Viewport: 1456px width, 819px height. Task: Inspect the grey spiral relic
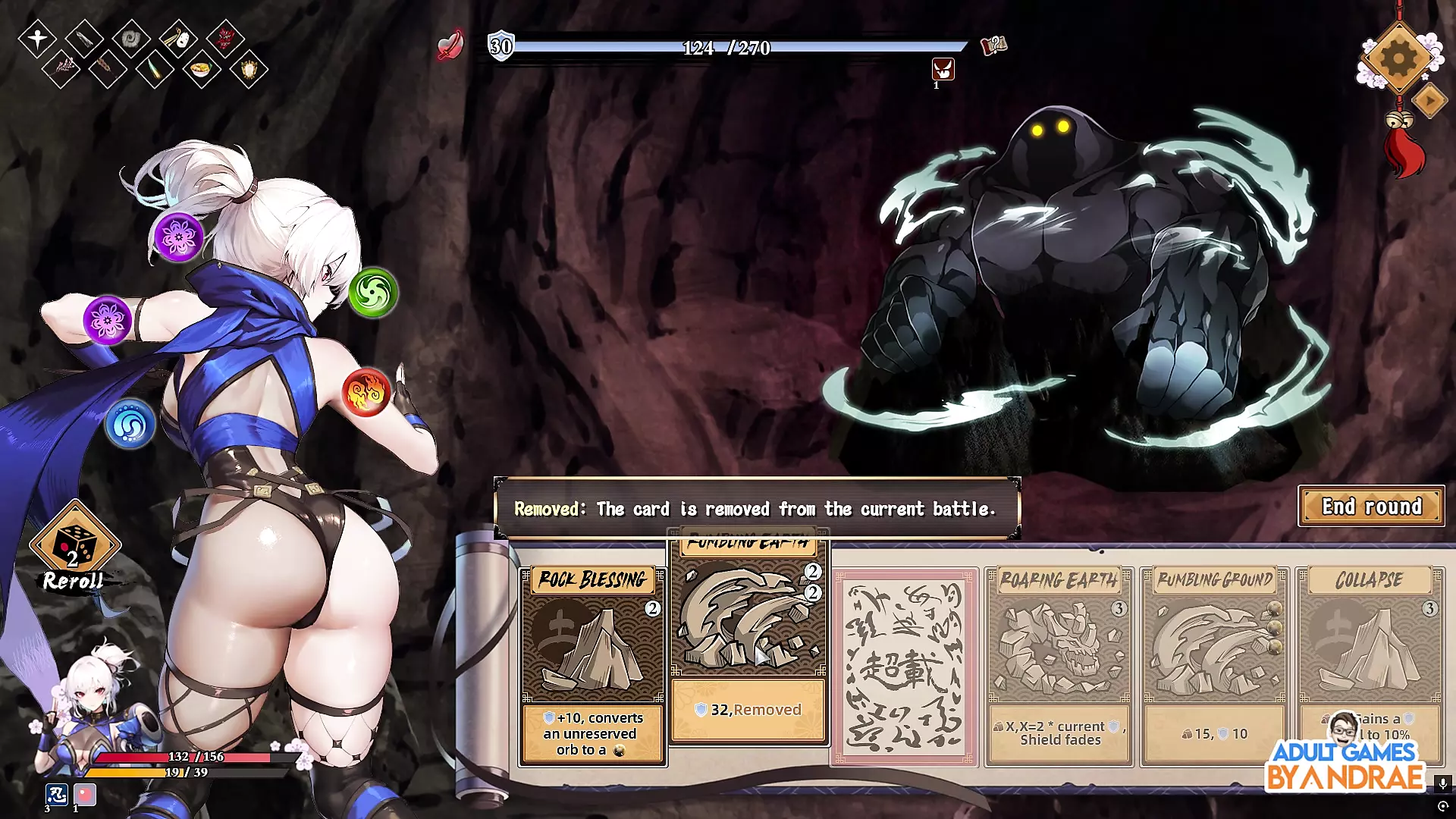pos(130,38)
